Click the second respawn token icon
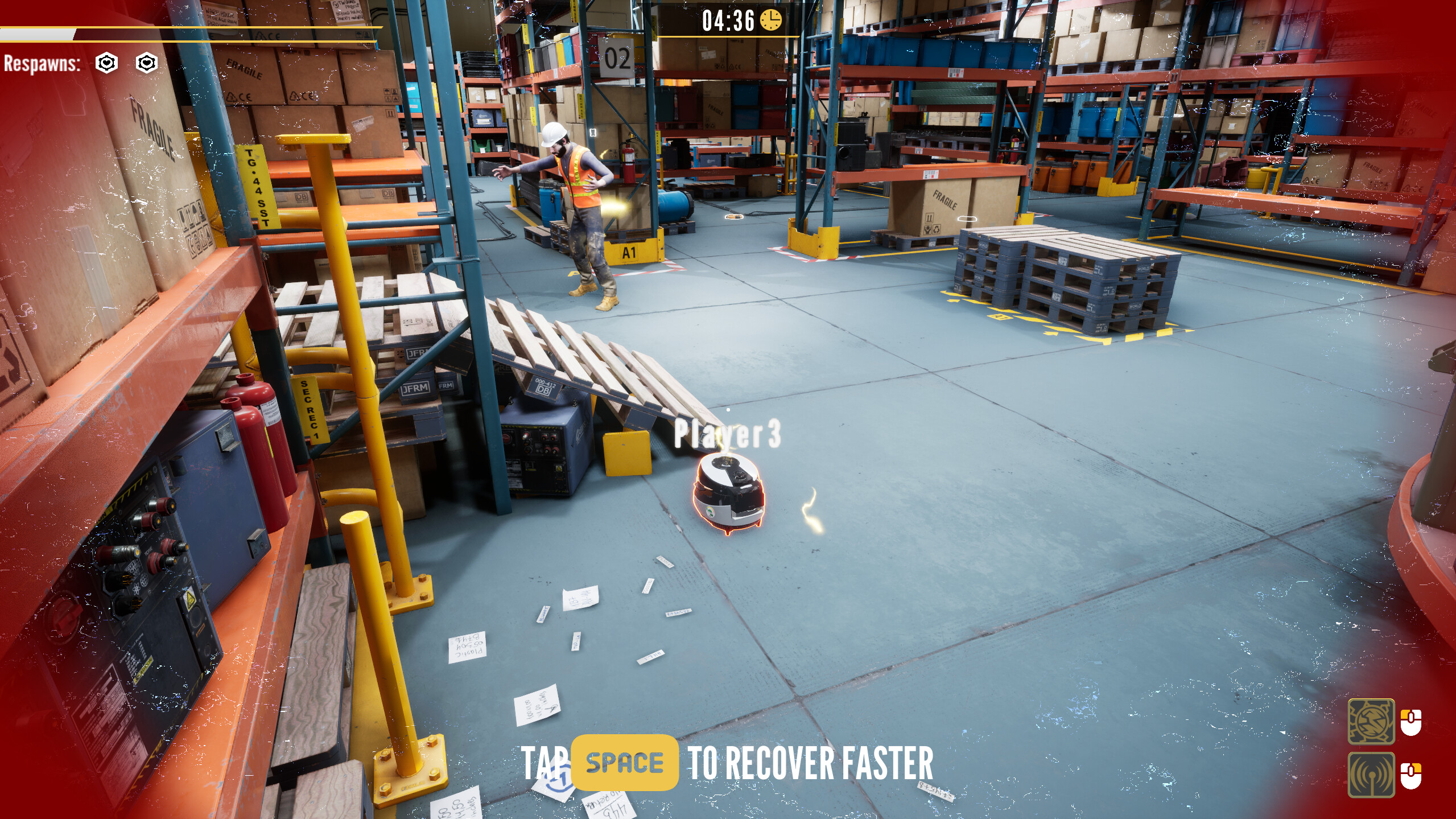The height and width of the screenshot is (819, 1456). pyautogui.click(x=147, y=64)
